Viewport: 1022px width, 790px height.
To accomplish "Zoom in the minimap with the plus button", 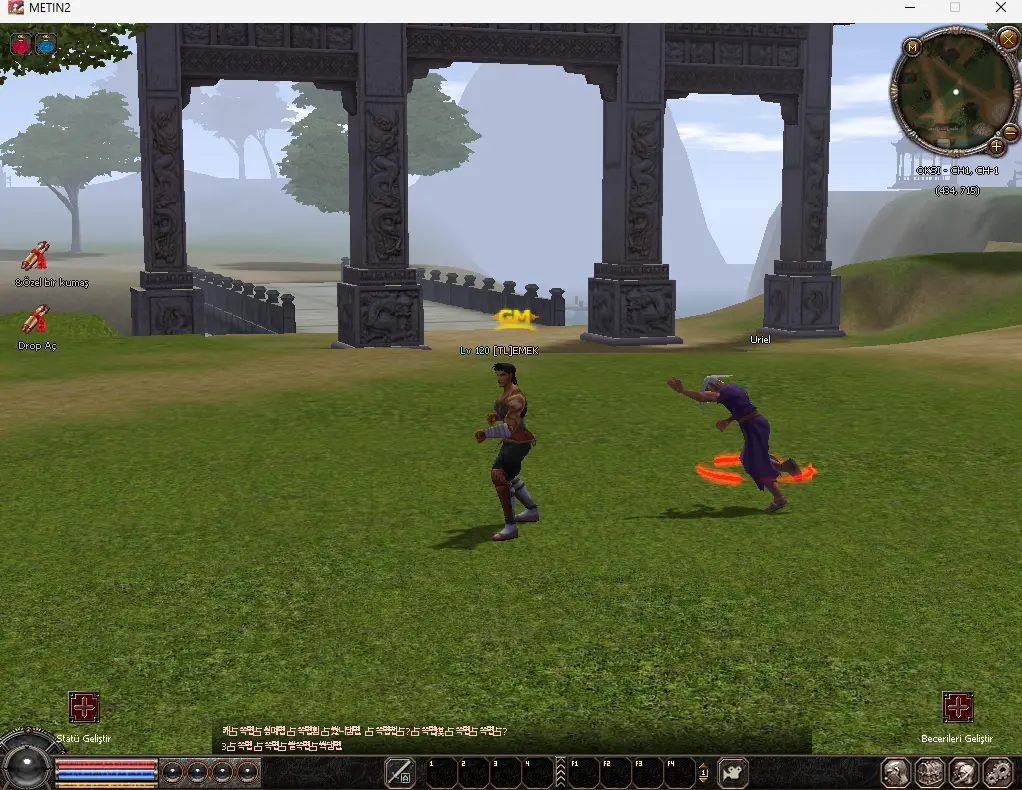I will tap(996, 147).
